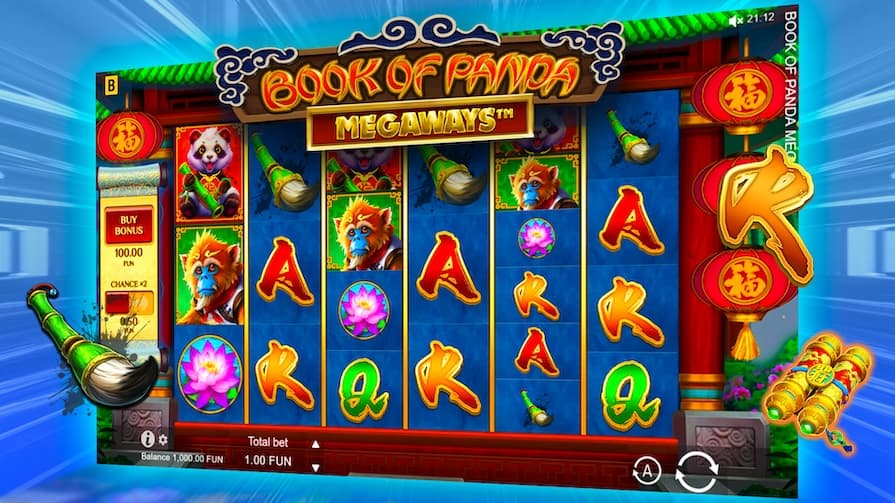Viewport: 895px width, 503px height.
Task: Decrease the total bet with the down arrow
Action: click(x=316, y=466)
